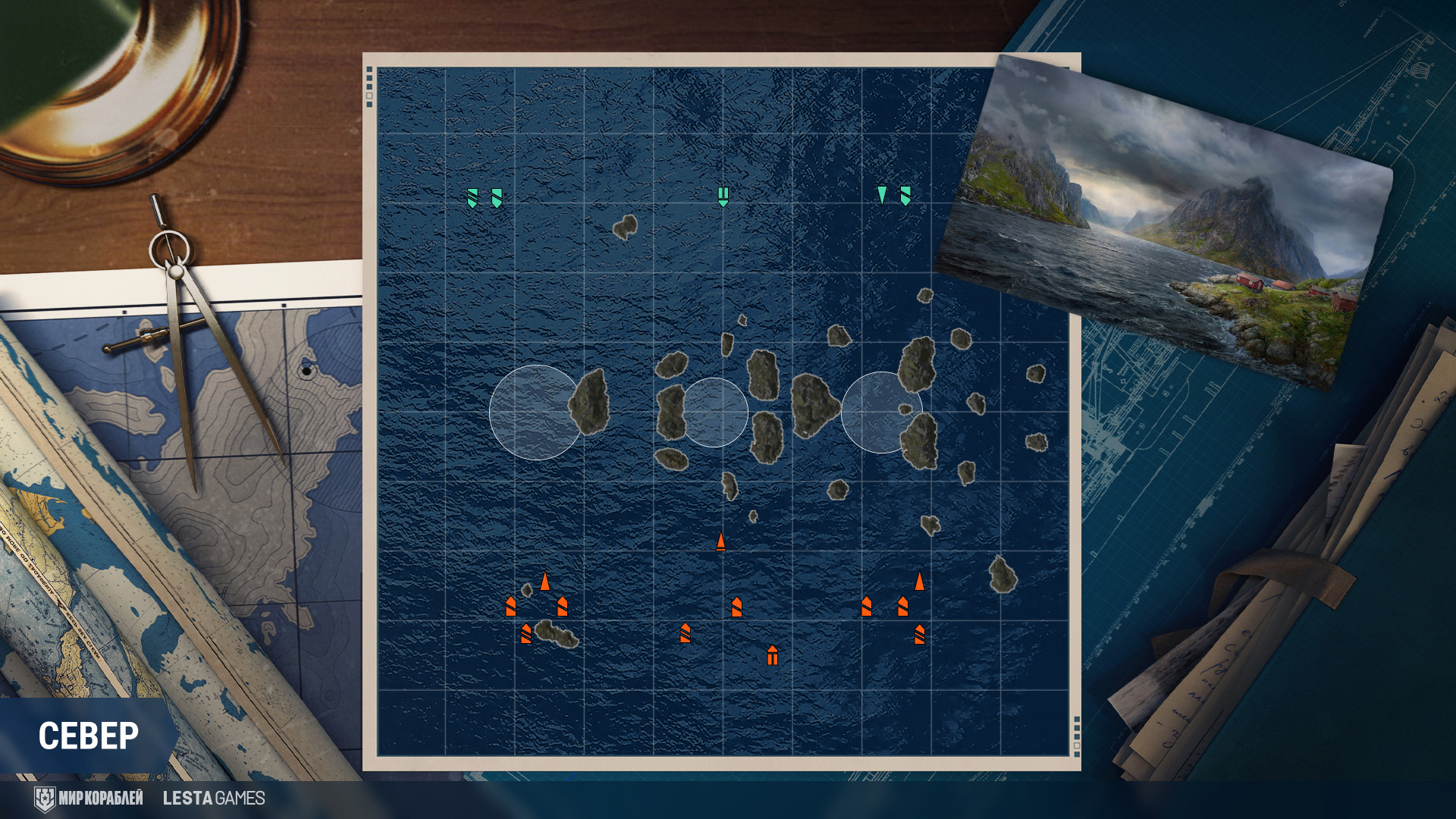1456x819 pixels.
Task: Select the Север map name label
Action: [89, 736]
